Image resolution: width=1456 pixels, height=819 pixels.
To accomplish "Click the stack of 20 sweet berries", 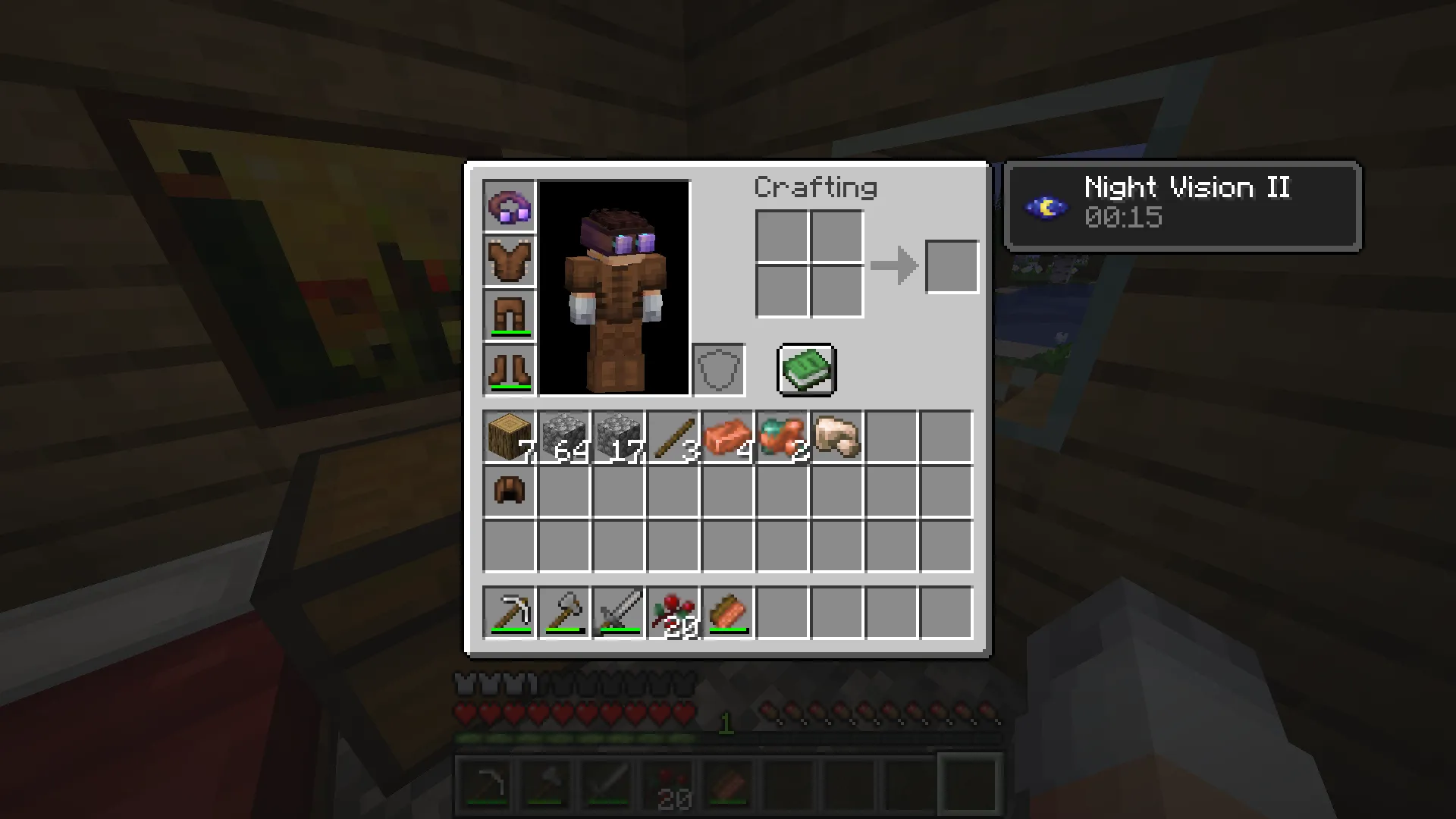I will click(x=673, y=611).
